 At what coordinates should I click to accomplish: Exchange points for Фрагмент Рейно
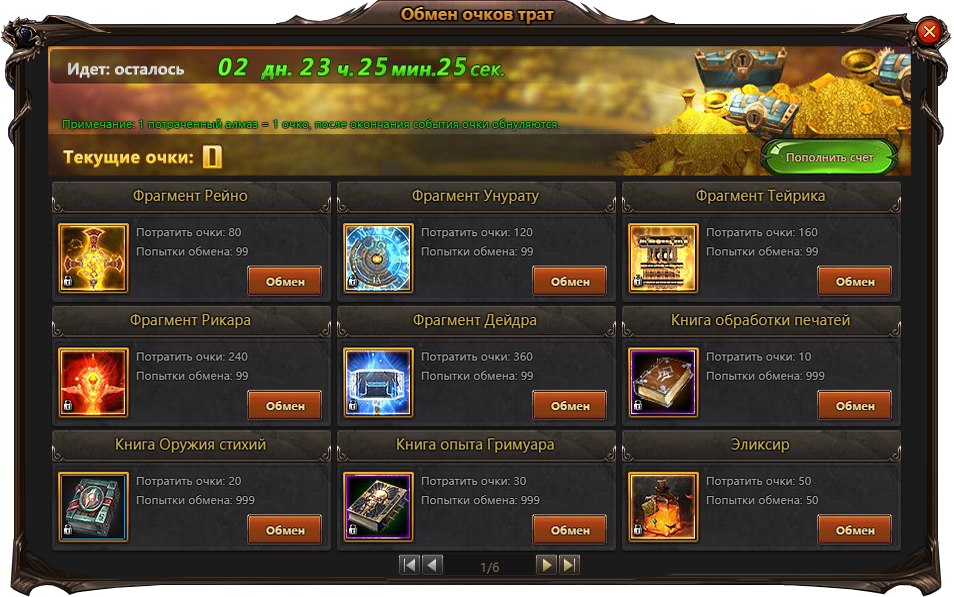[285, 281]
